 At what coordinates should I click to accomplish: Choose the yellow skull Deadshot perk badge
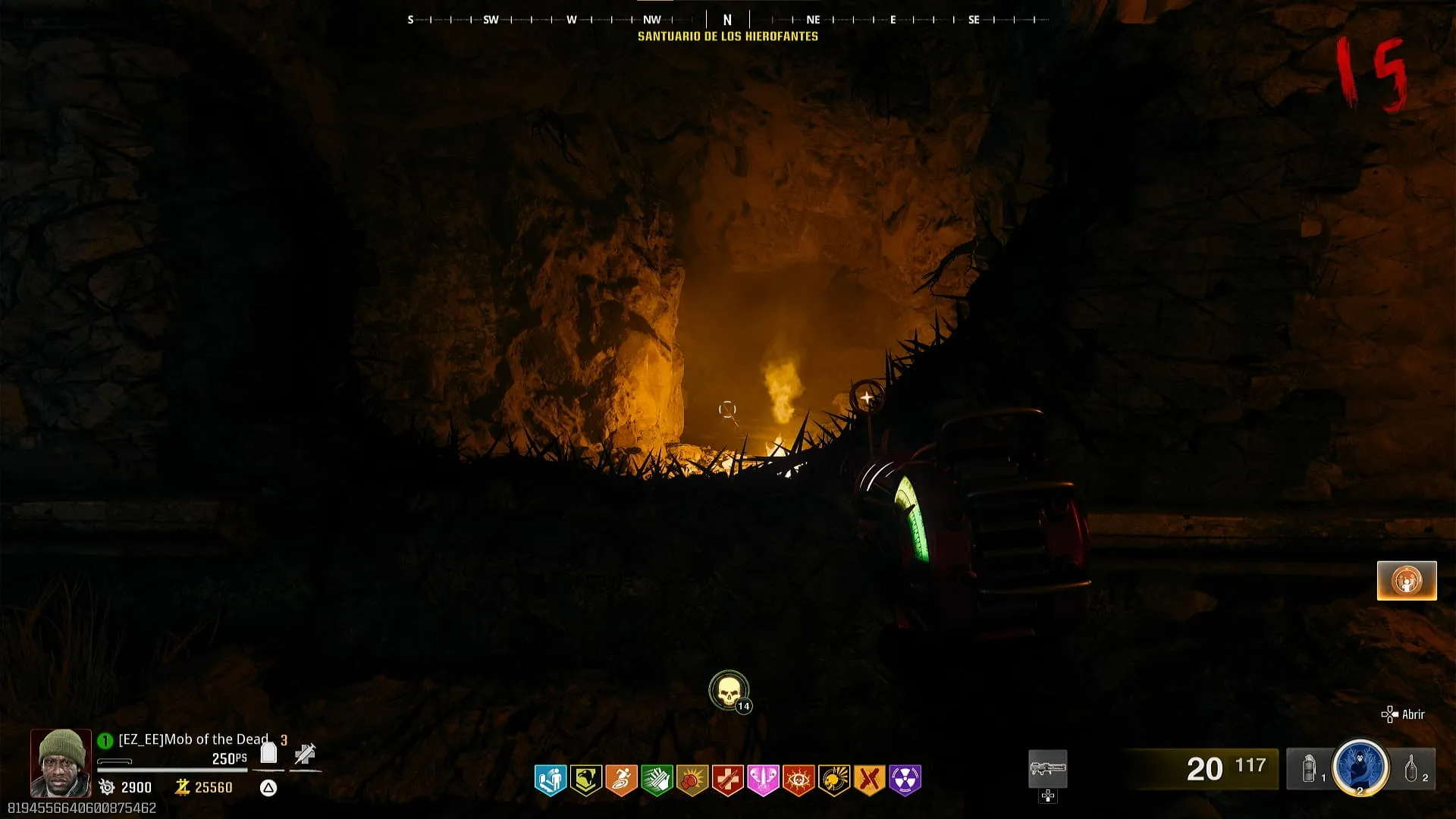click(x=834, y=780)
